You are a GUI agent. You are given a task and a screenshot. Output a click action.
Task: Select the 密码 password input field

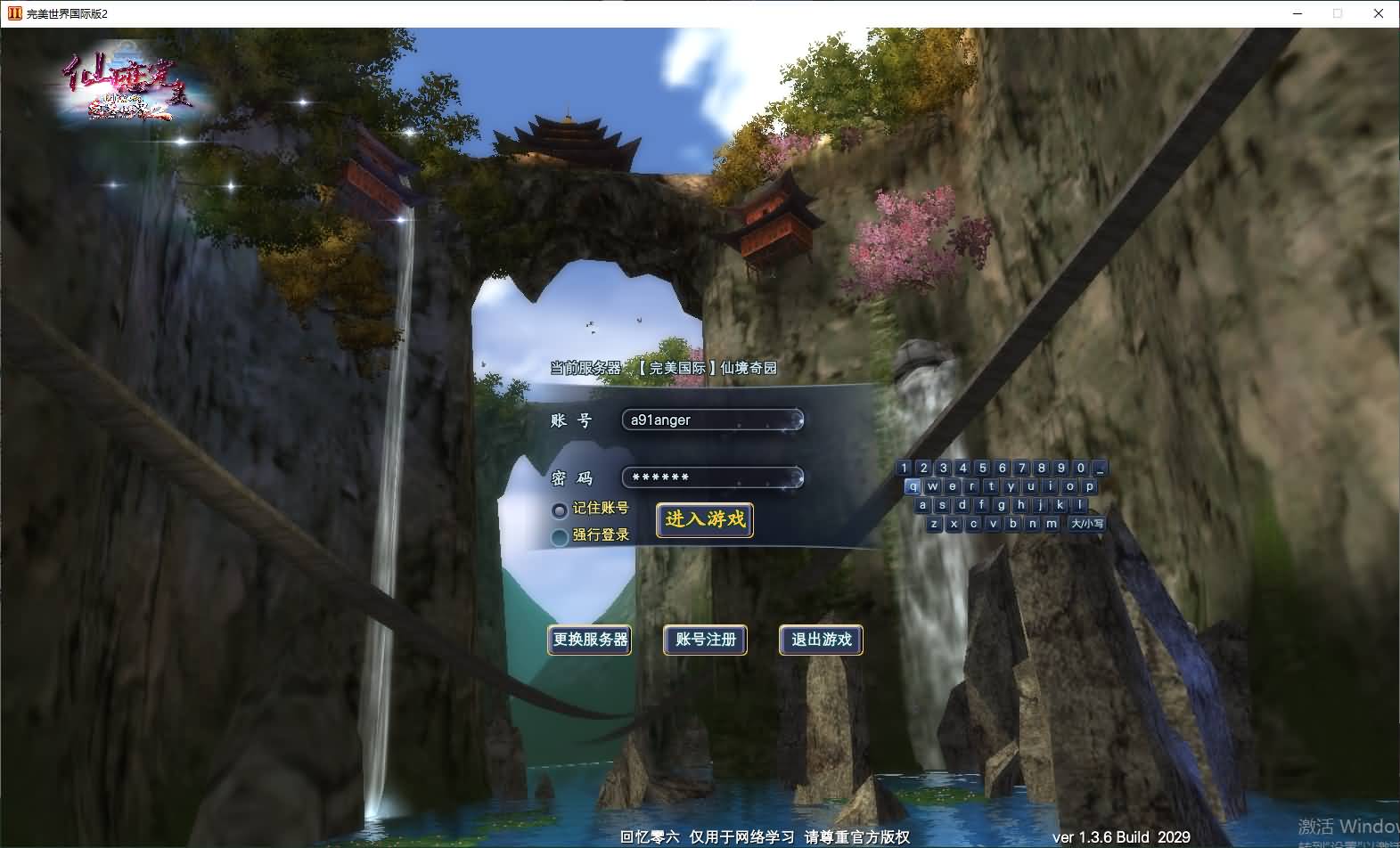(711, 477)
